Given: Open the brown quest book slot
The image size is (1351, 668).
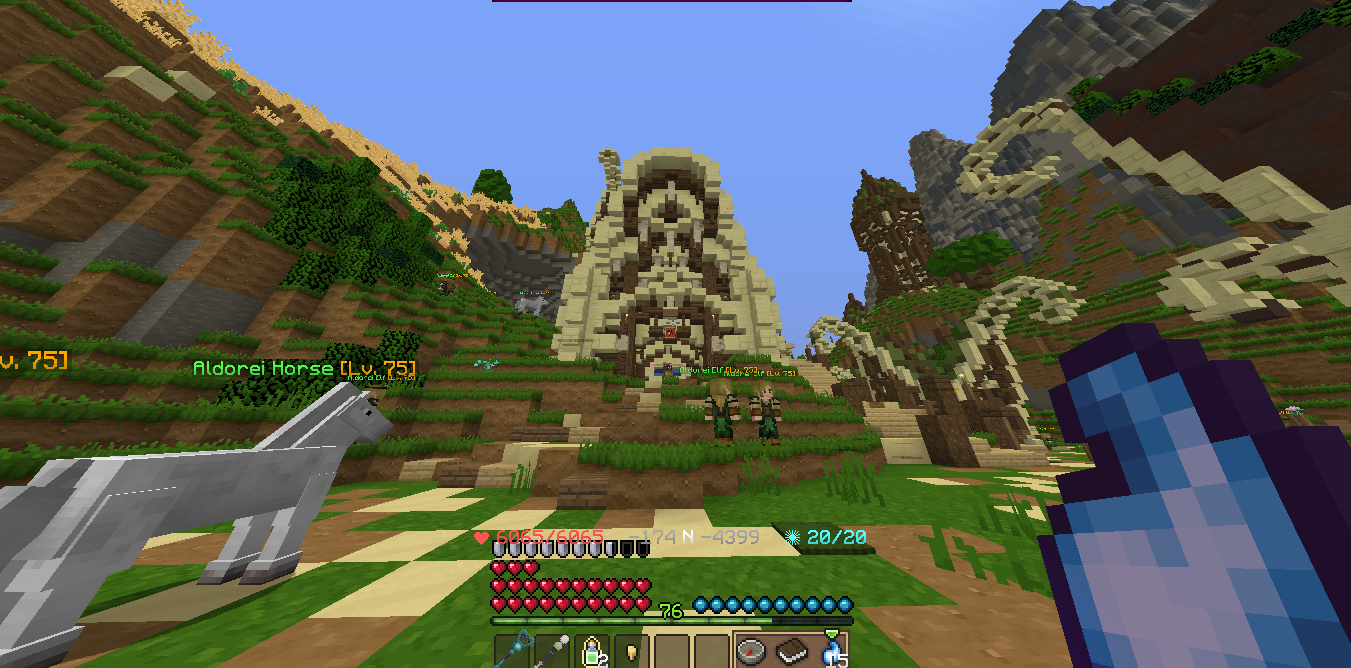Looking at the screenshot, I should 792,651.
